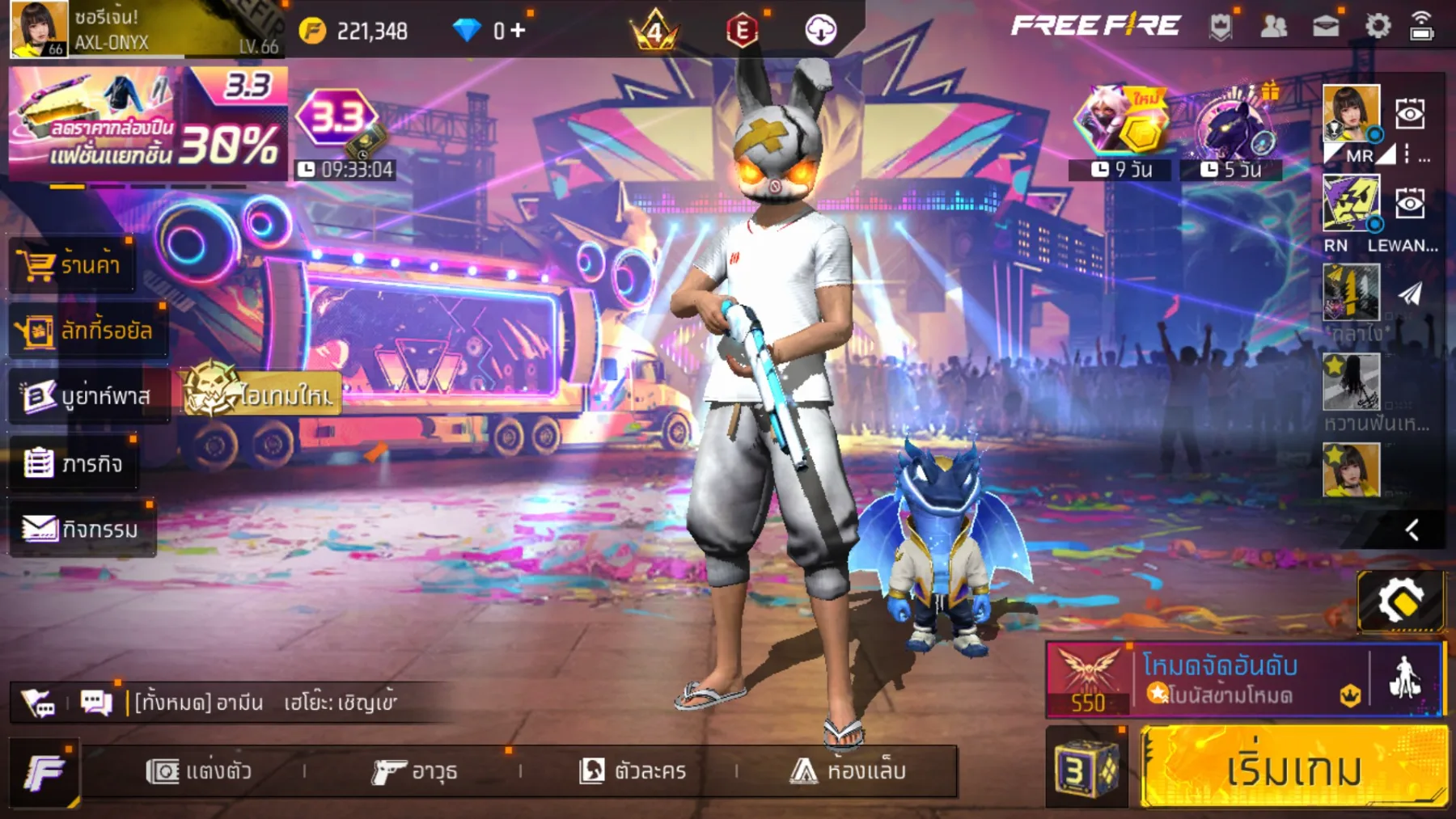The image size is (1456, 819).
Task: Open the ร้านค้า shop panel
Action: [x=71, y=265]
